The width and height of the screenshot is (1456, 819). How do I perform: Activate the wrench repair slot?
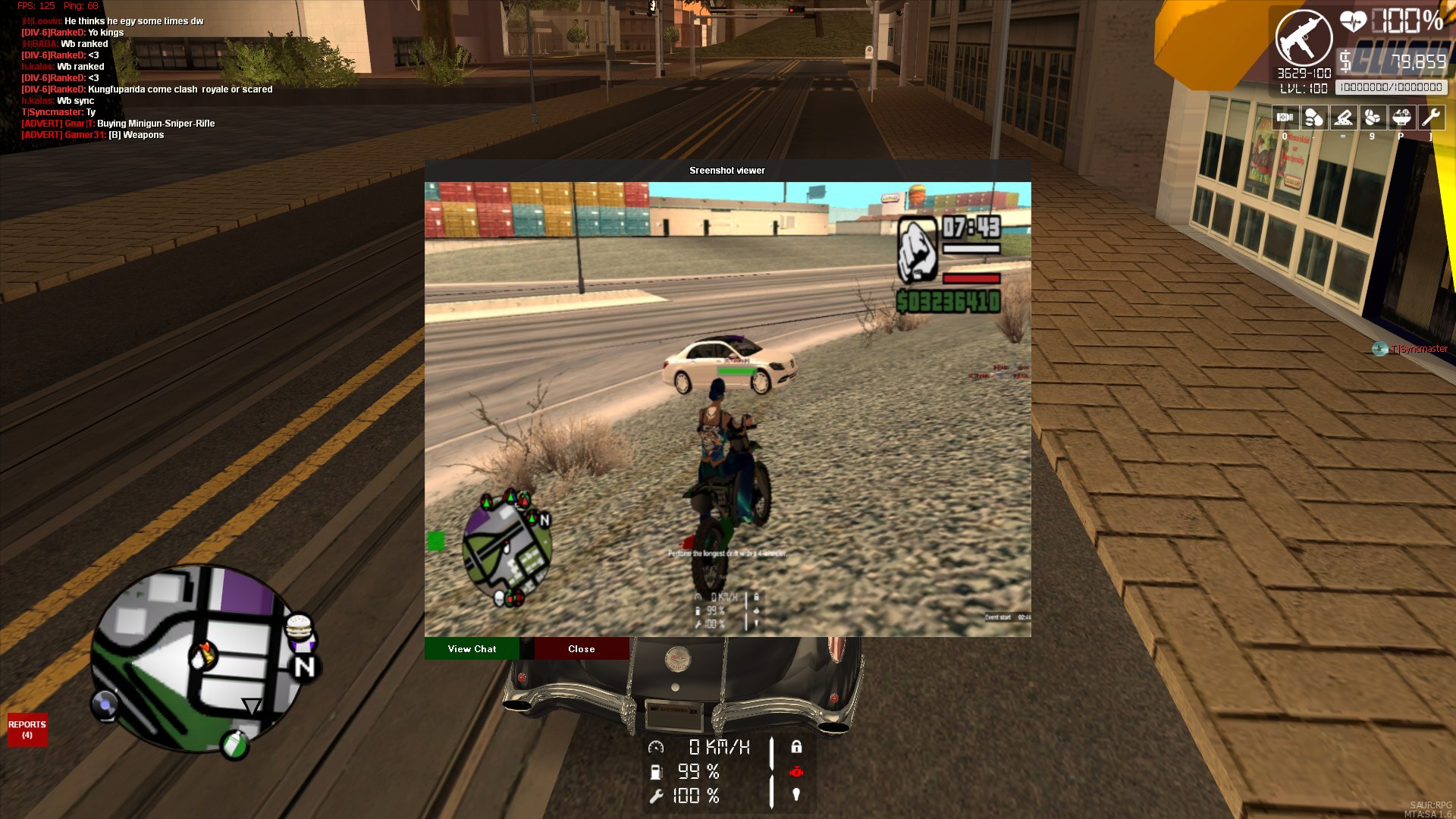1431,118
